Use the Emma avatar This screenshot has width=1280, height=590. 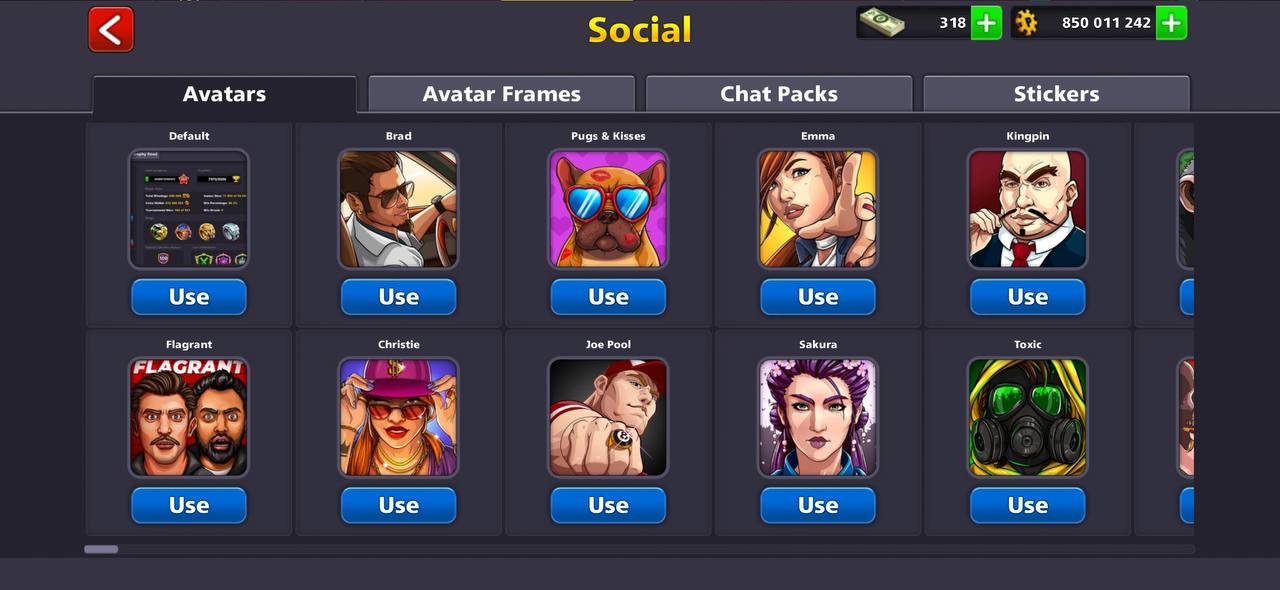(818, 297)
